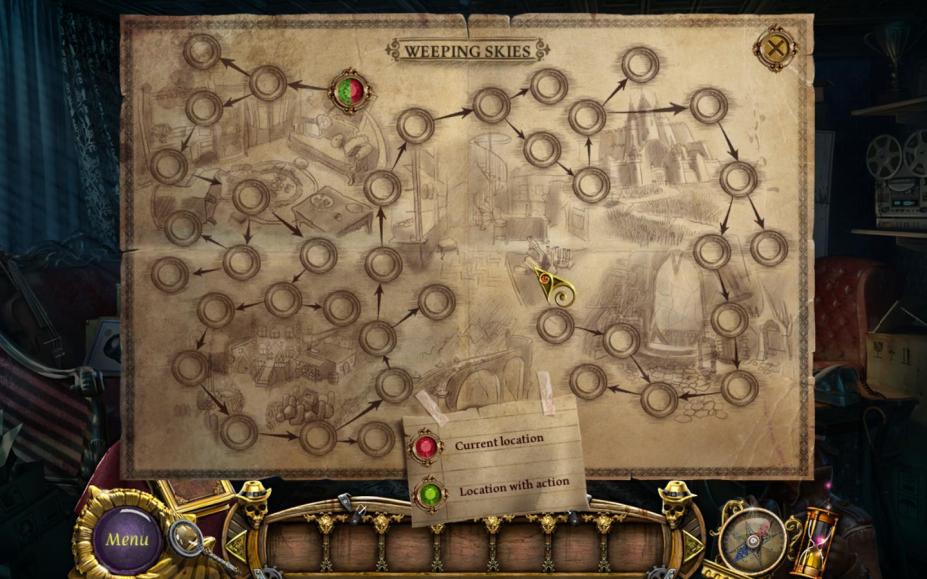Activate the hourglass hint

[x=813, y=540]
